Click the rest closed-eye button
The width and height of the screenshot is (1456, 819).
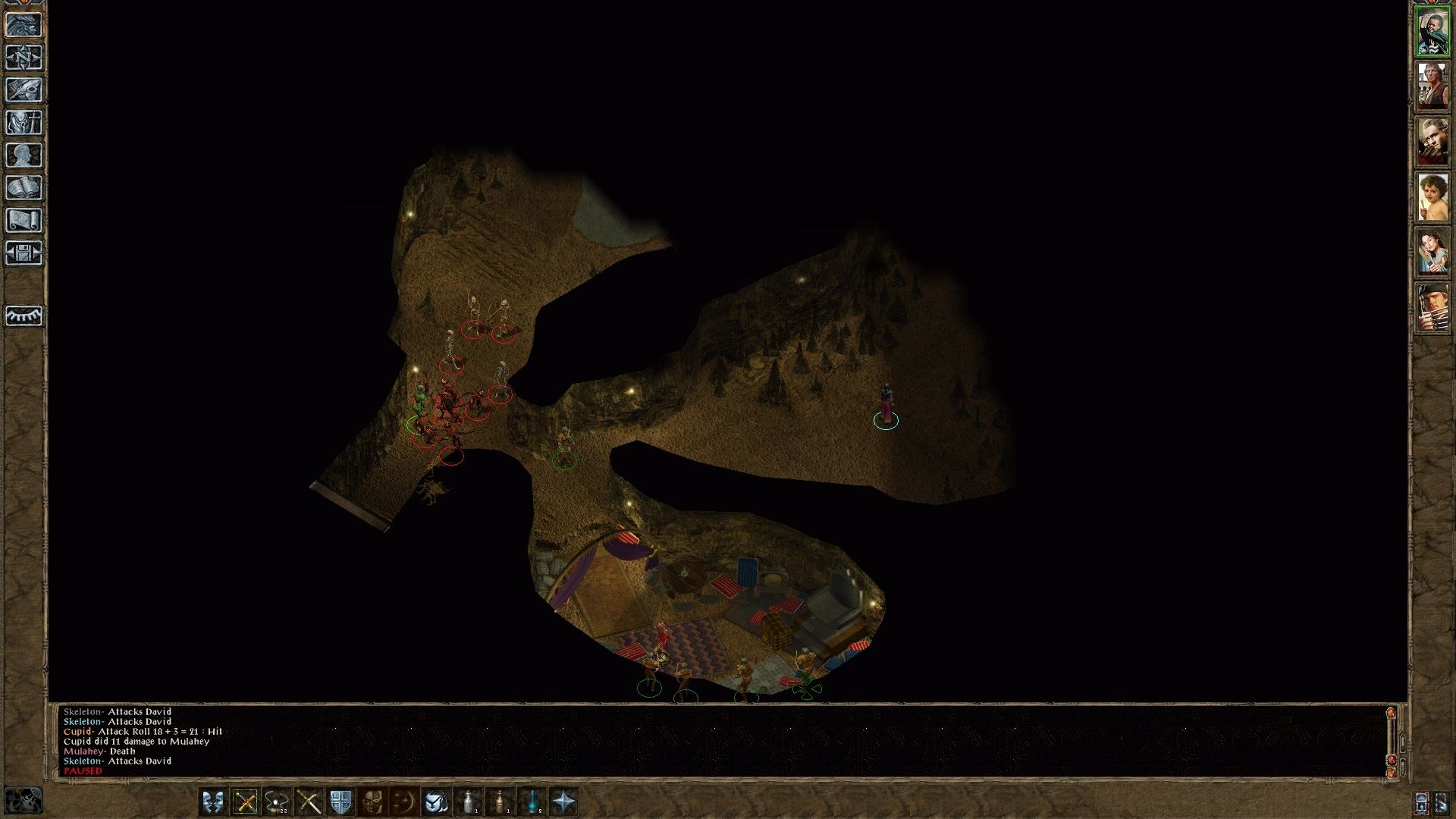[24, 315]
